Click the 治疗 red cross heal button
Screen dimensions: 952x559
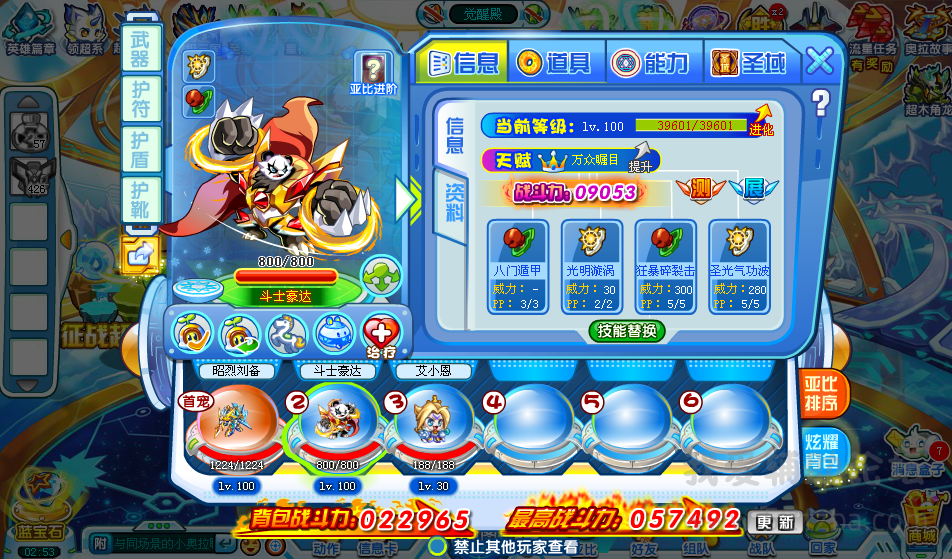pos(380,333)
